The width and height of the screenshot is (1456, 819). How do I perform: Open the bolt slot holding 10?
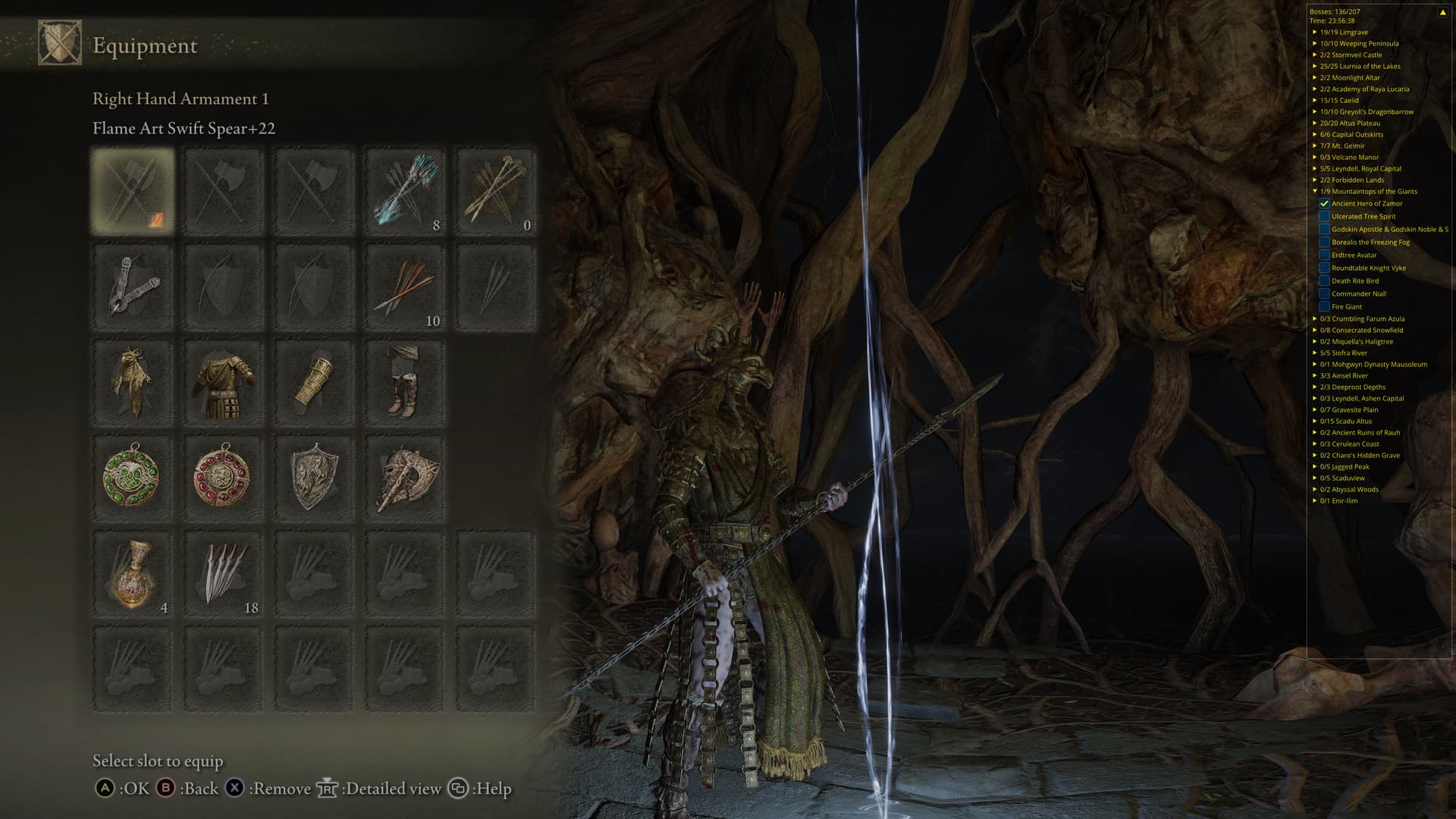point(406,287)
